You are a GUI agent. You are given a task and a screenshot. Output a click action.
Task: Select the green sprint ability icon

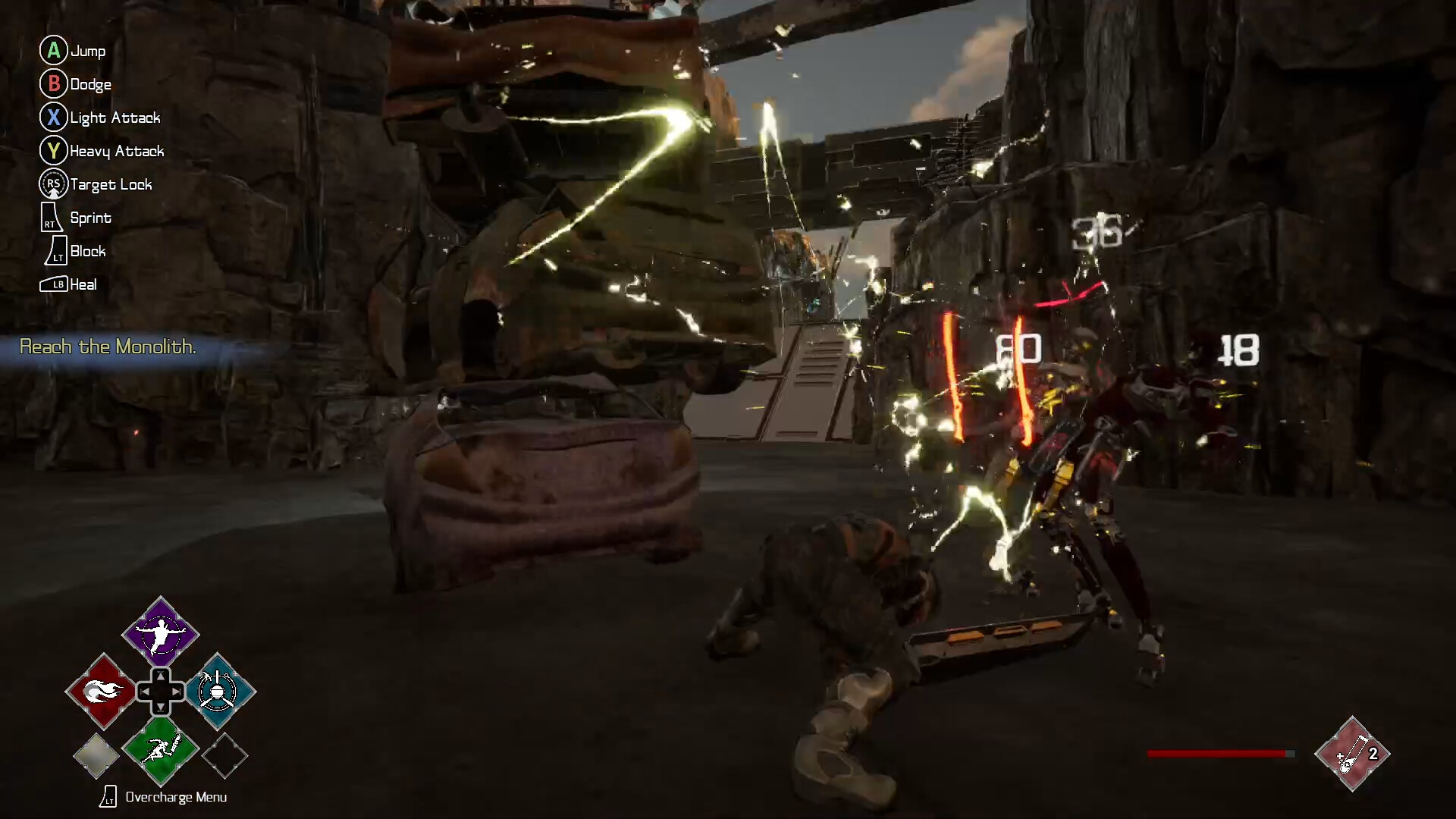[x=160, y=751]
